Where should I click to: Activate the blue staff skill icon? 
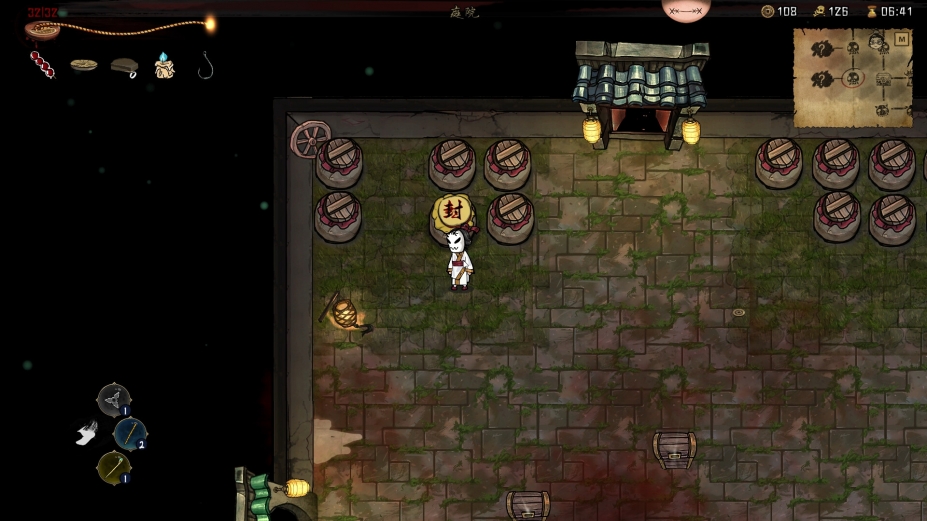pyautogui.click(x=130, y=433)
